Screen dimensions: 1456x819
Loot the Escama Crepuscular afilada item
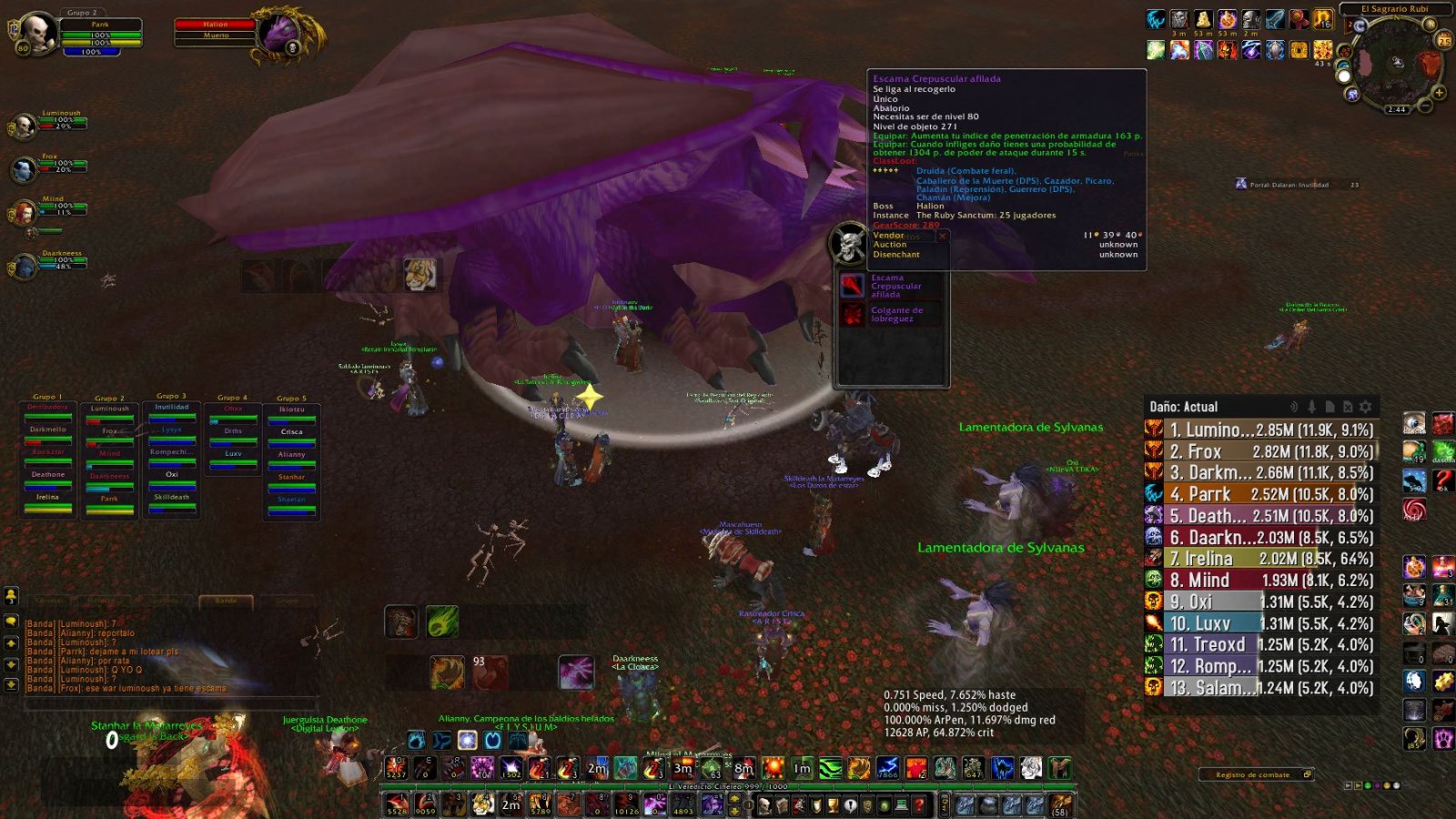click(x=853, y=286)
